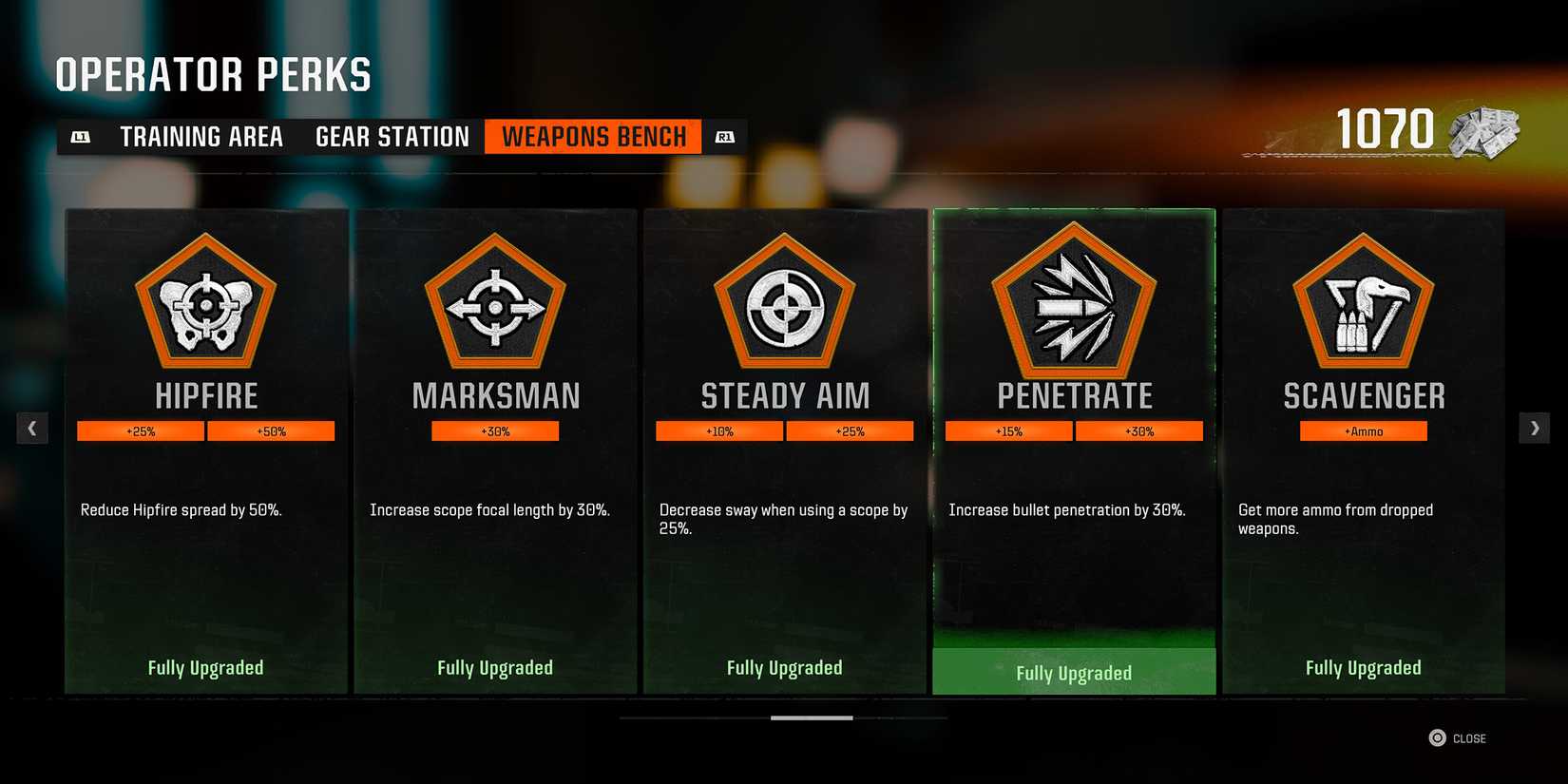Toggle the +25% tier on Hipfire
Viewport: 1568px width, 784px height.
pos(141,430)
